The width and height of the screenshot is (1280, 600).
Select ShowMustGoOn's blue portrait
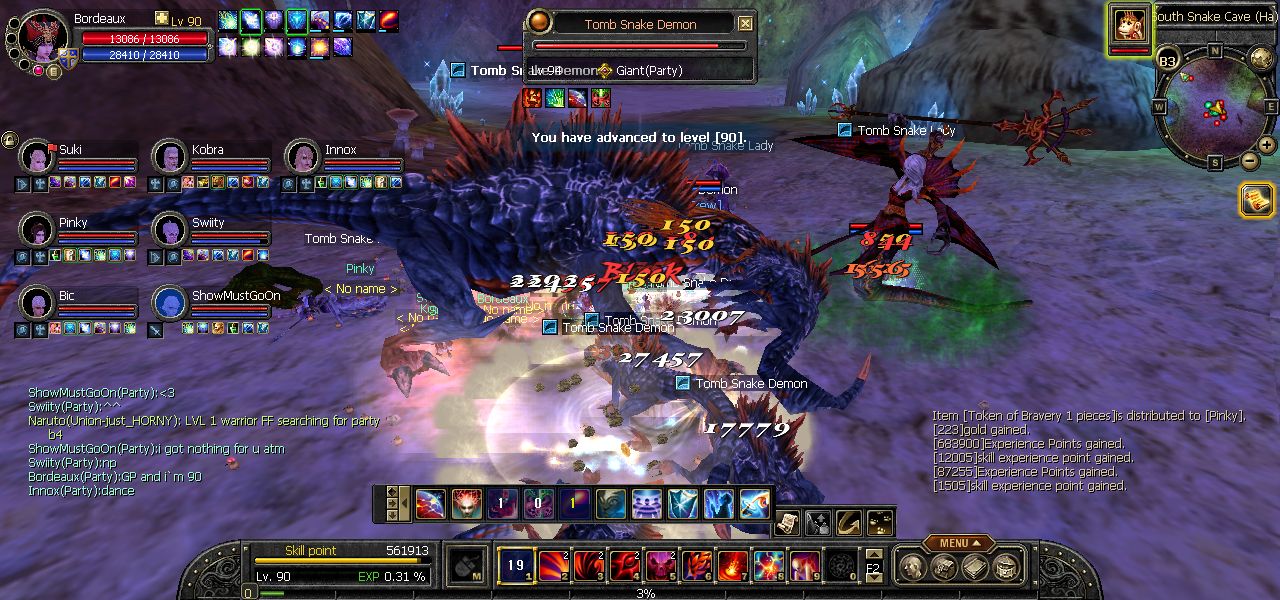pyautogui.click(x=169, y=303)
